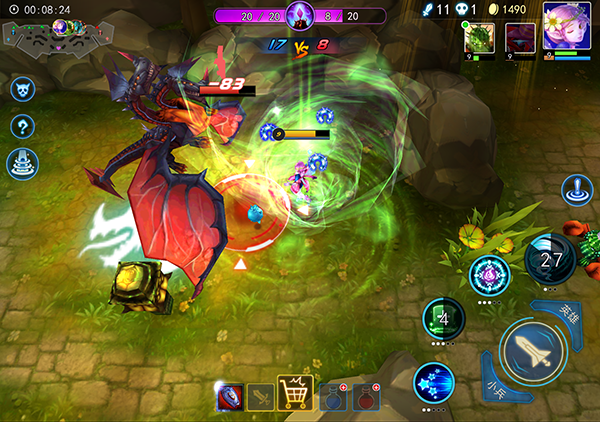Select the greyed-out sword item slot
The image size is (600, 422).
tap(260, 397)
